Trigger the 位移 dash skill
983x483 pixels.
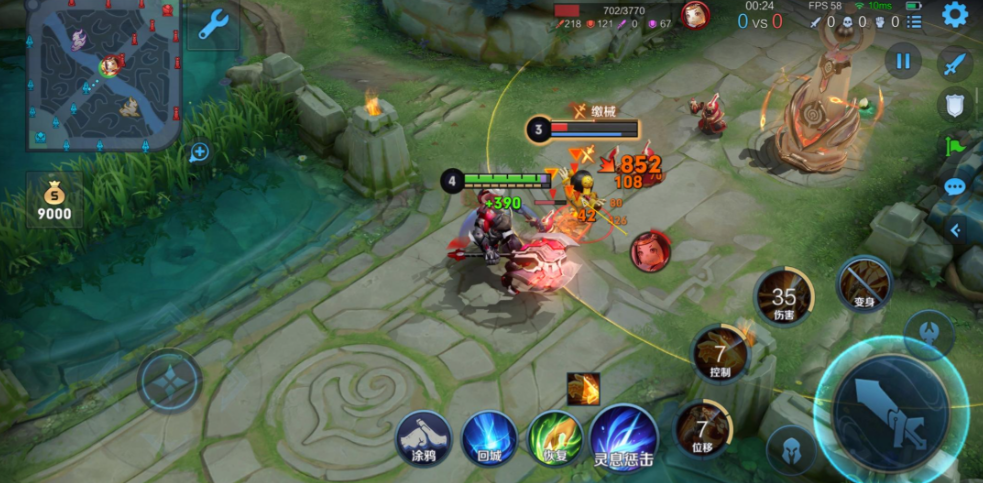704,428
